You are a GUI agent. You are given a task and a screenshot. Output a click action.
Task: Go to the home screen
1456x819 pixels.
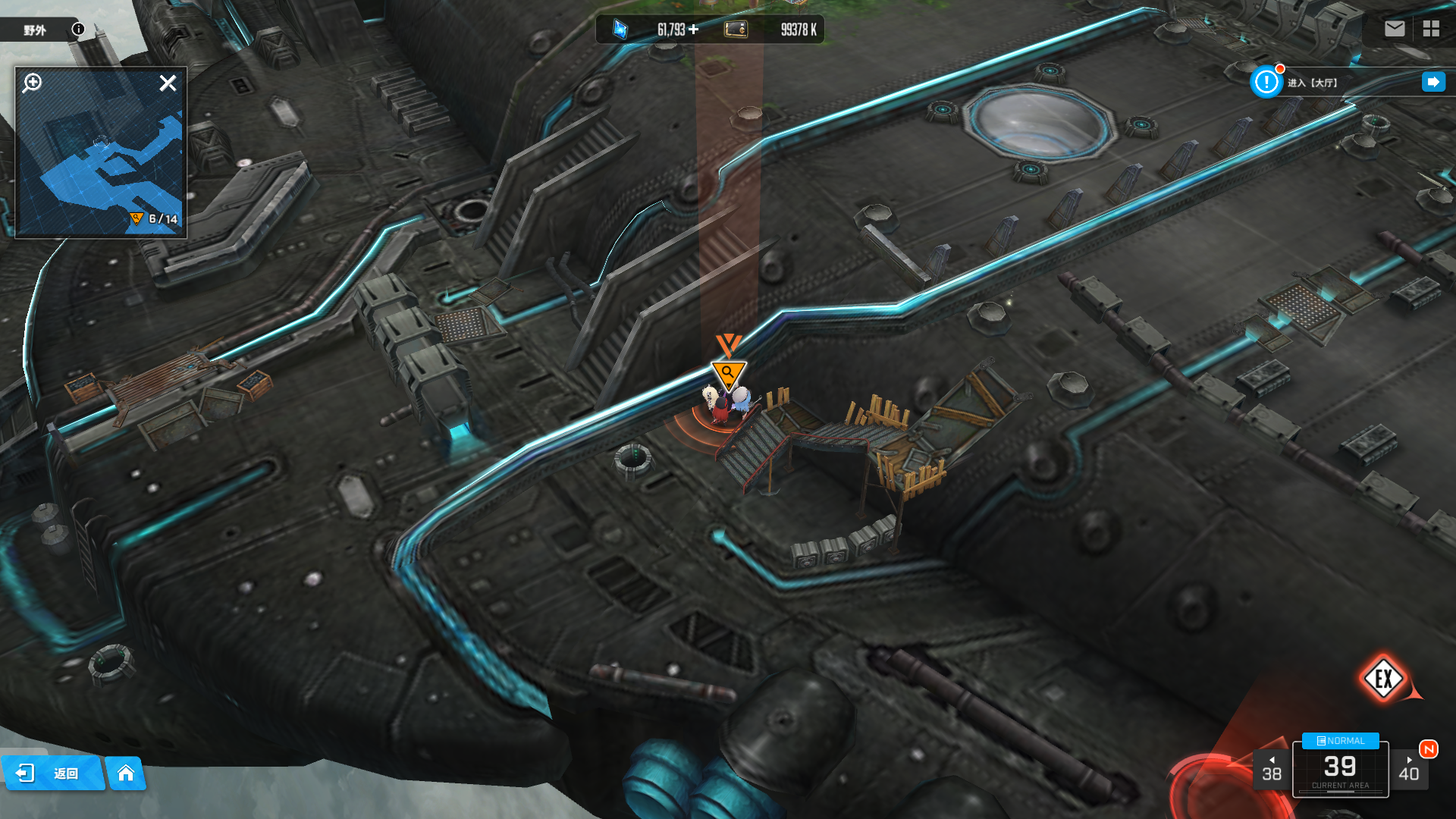[126, 773]
